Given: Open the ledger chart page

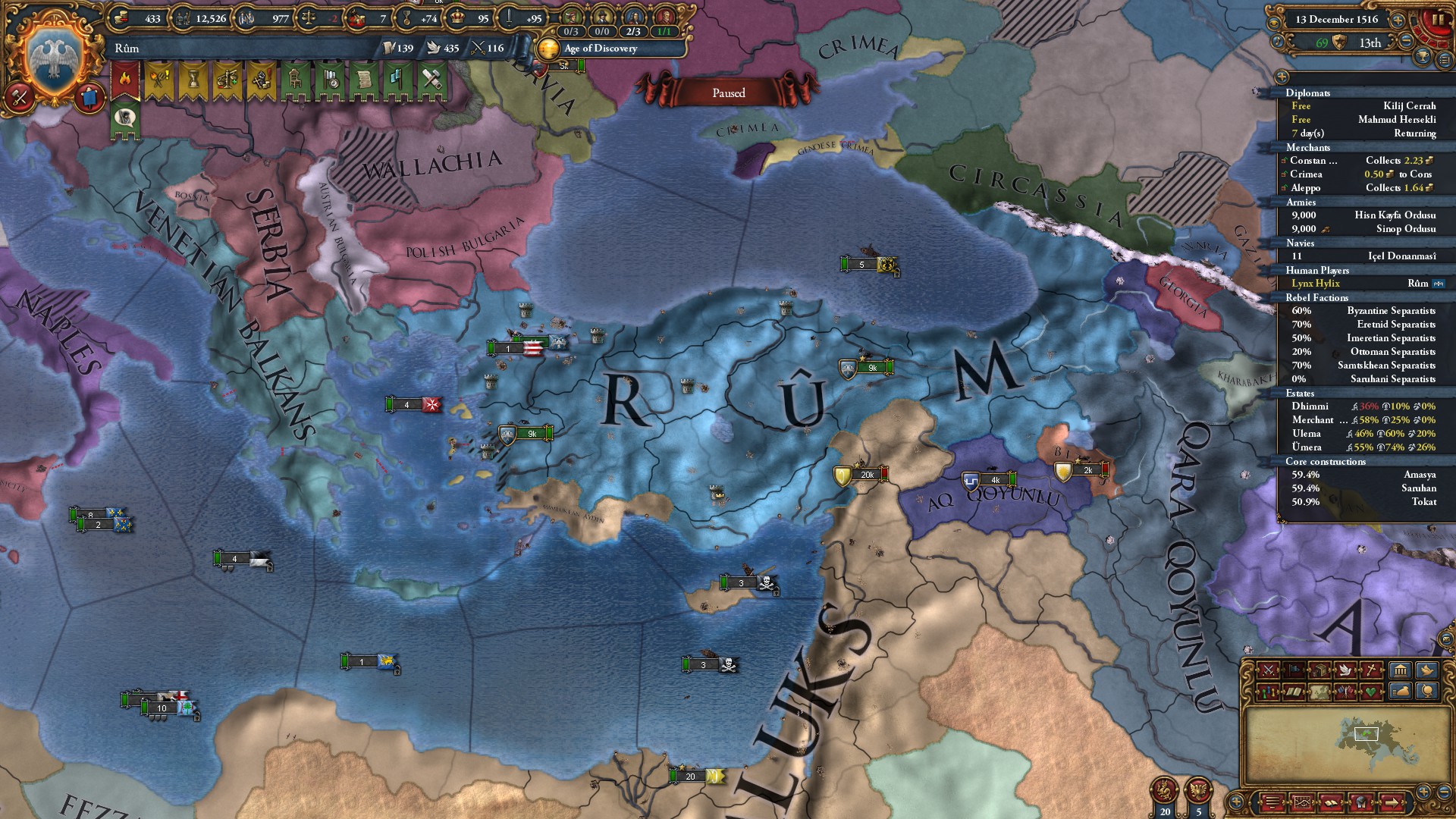Looking at the screenshot, I should 1303,802.
